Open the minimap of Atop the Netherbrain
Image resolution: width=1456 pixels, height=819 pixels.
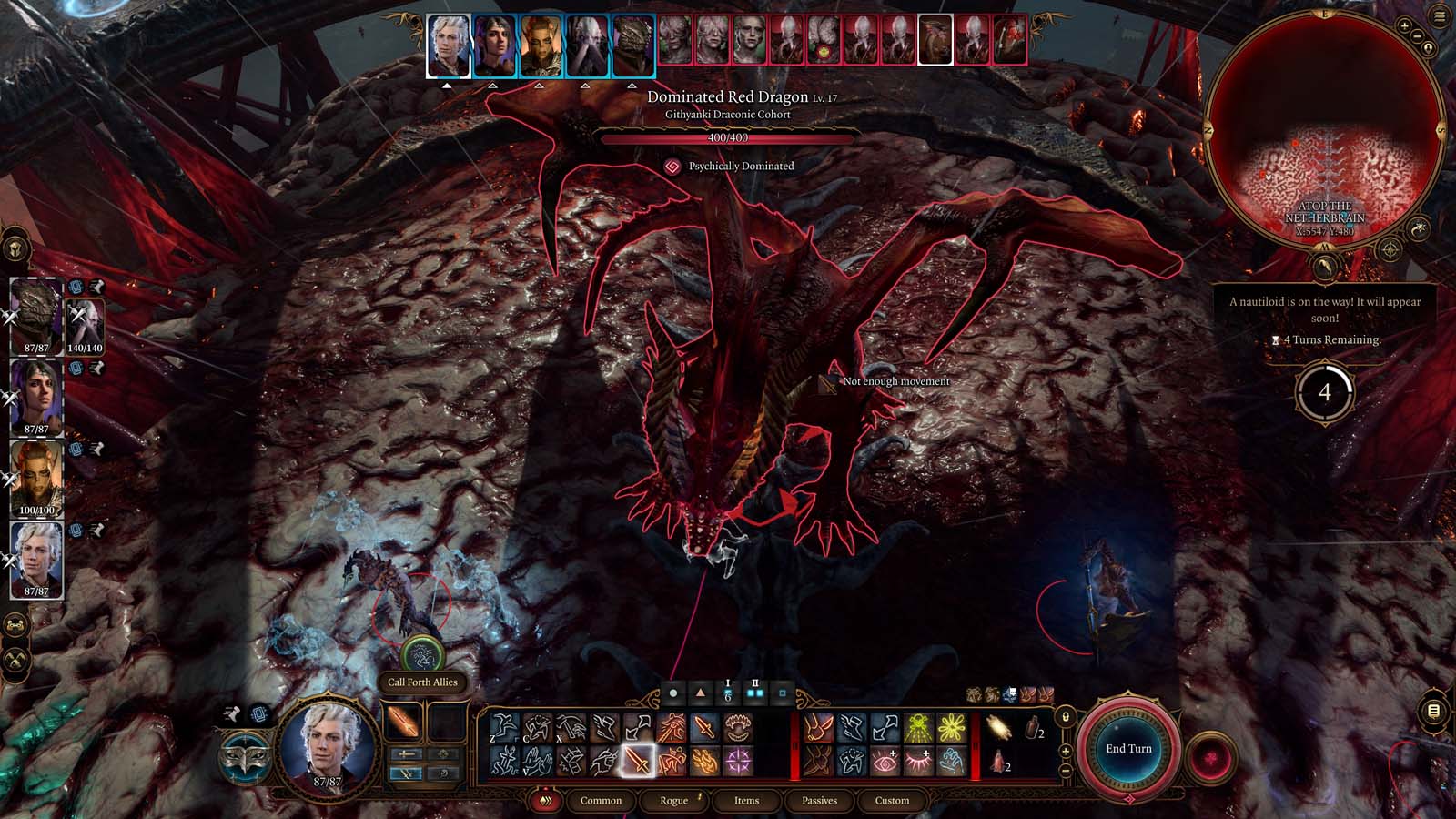pos(1324,127)
